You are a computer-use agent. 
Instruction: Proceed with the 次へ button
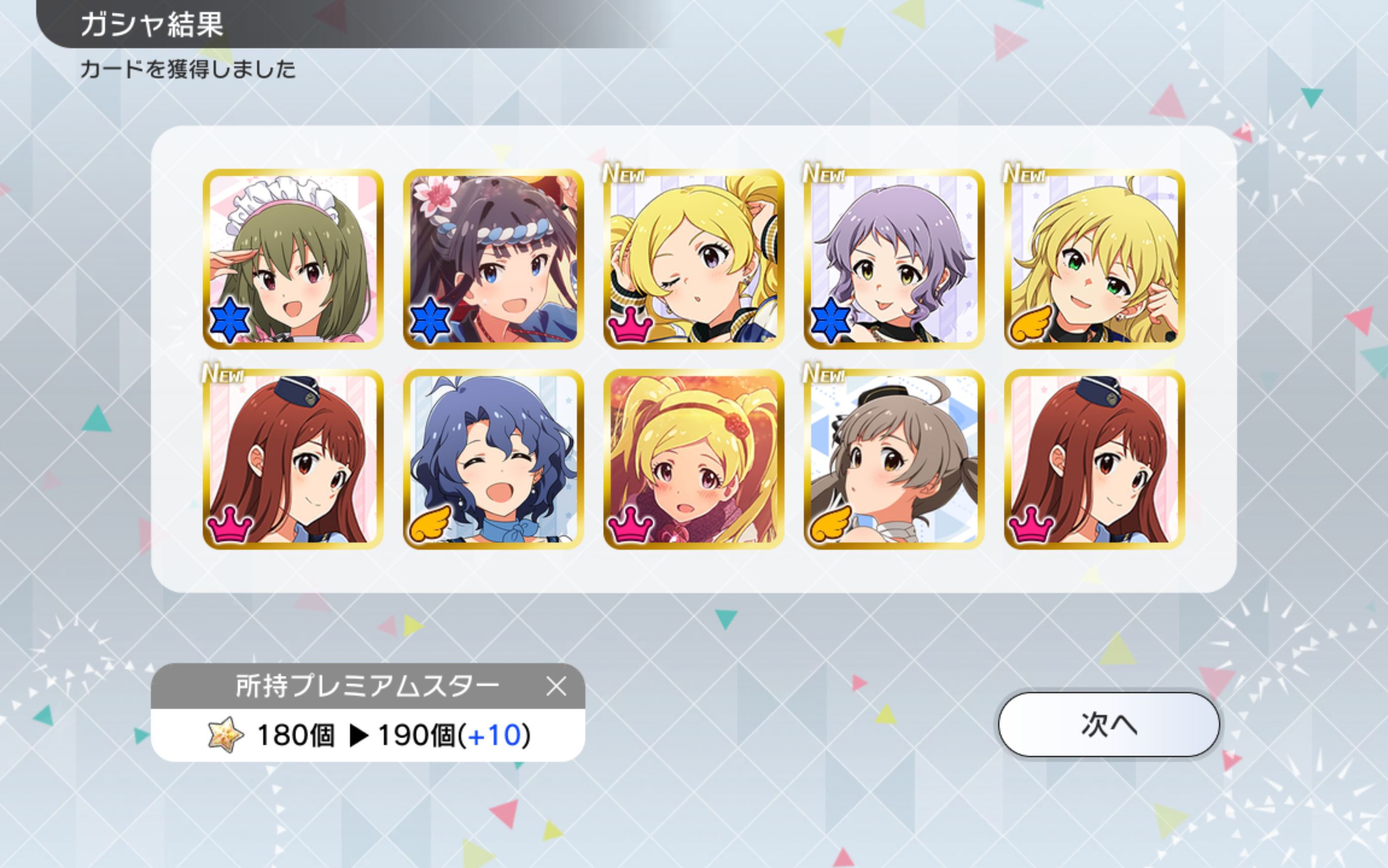(1108, 724)
